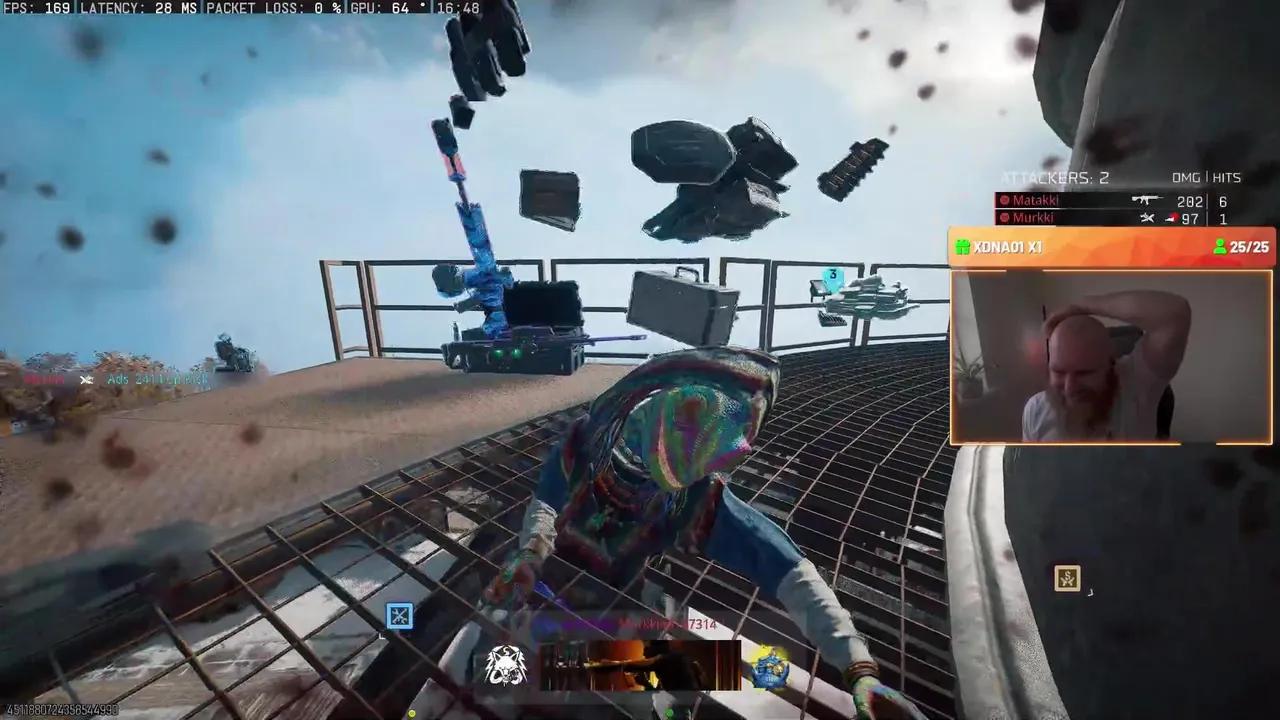The height and width of the screenshot is (720, 1280).
Task: Click the blue repair tools icon
Action: point(399,616)
